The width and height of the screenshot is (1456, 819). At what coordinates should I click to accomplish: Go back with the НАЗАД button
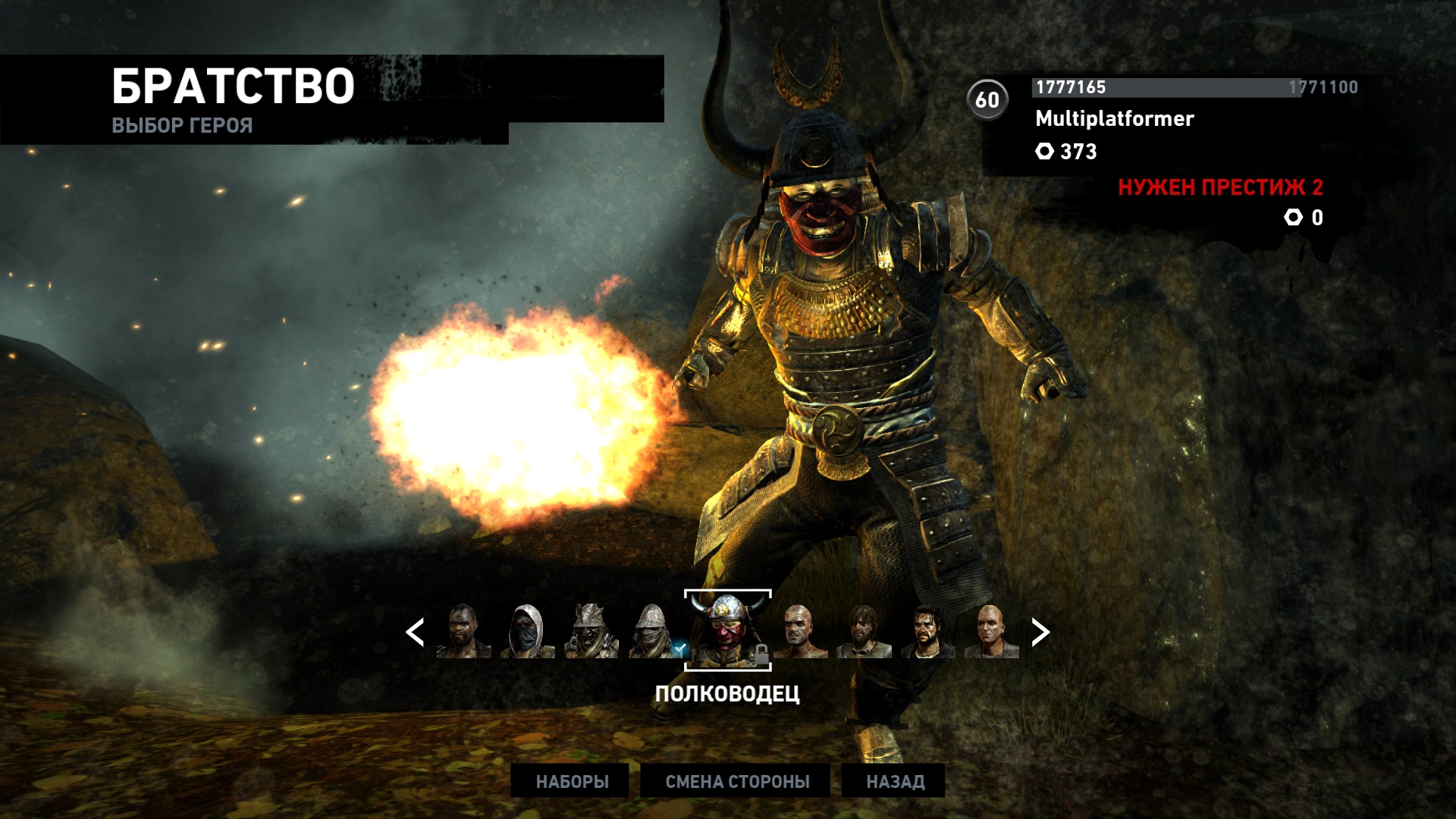(895, 781)
